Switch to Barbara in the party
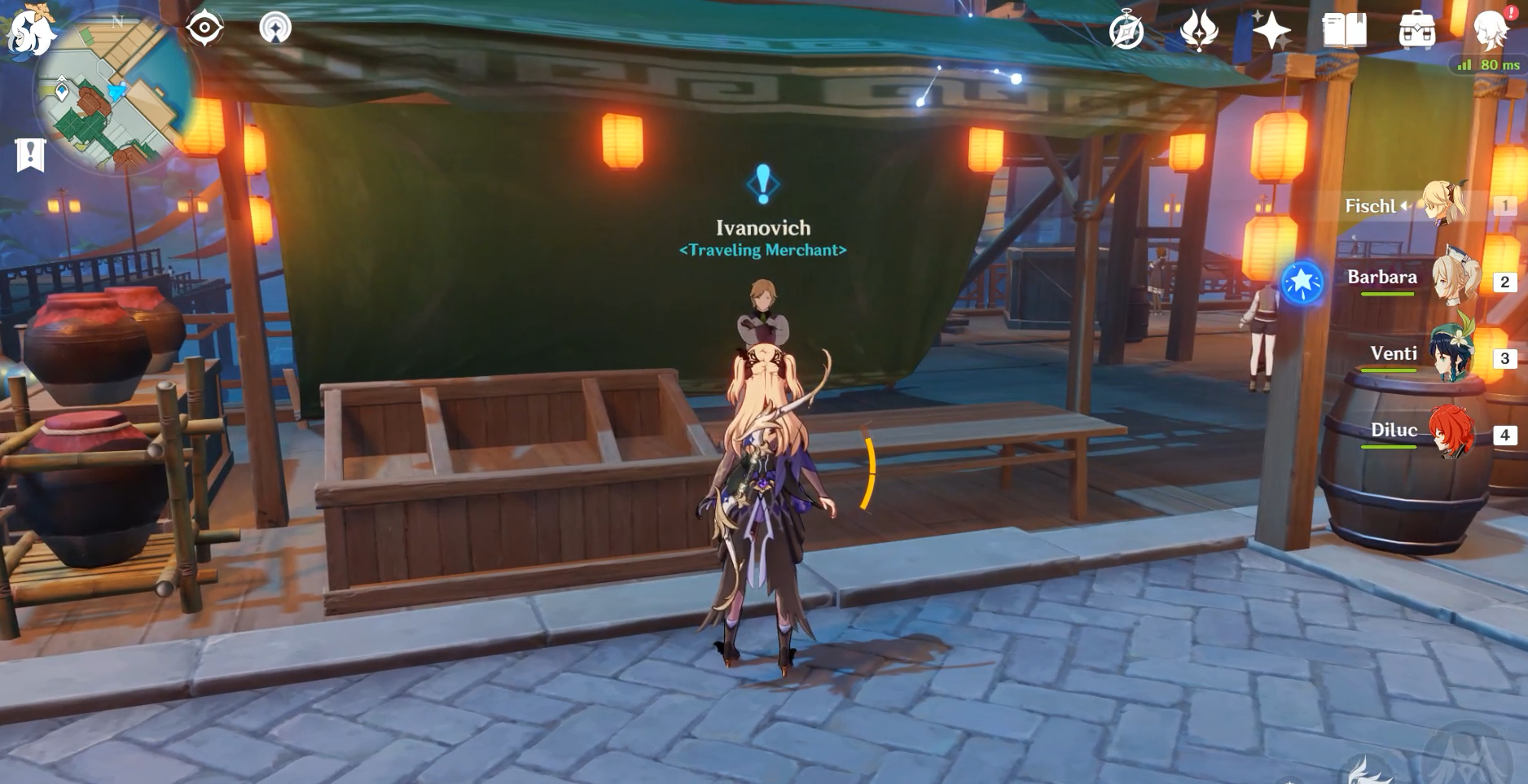The width and height of the screenshot is (1528, 784). pos(1456,281)
